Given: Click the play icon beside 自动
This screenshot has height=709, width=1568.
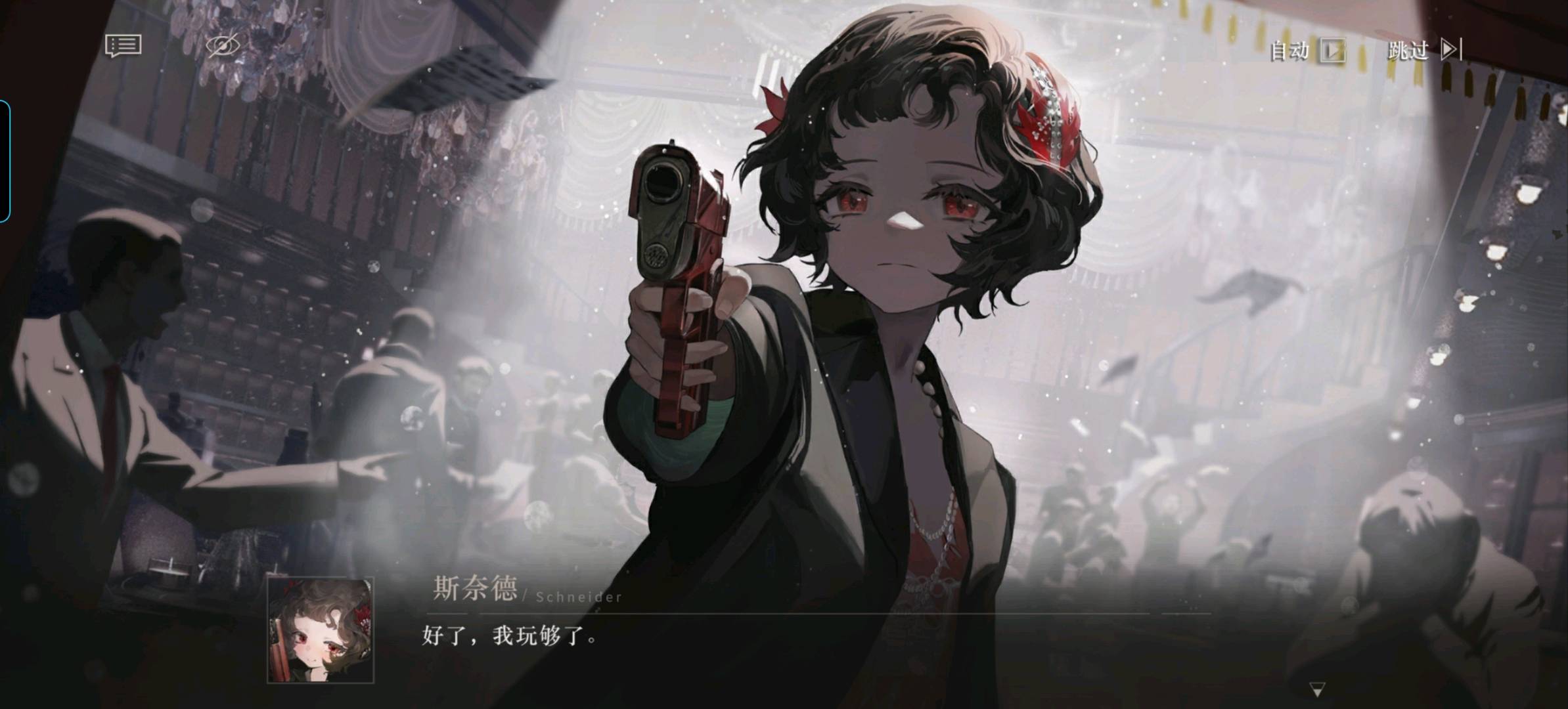Looking at the screenshot, I should [x=1333, y=50].
